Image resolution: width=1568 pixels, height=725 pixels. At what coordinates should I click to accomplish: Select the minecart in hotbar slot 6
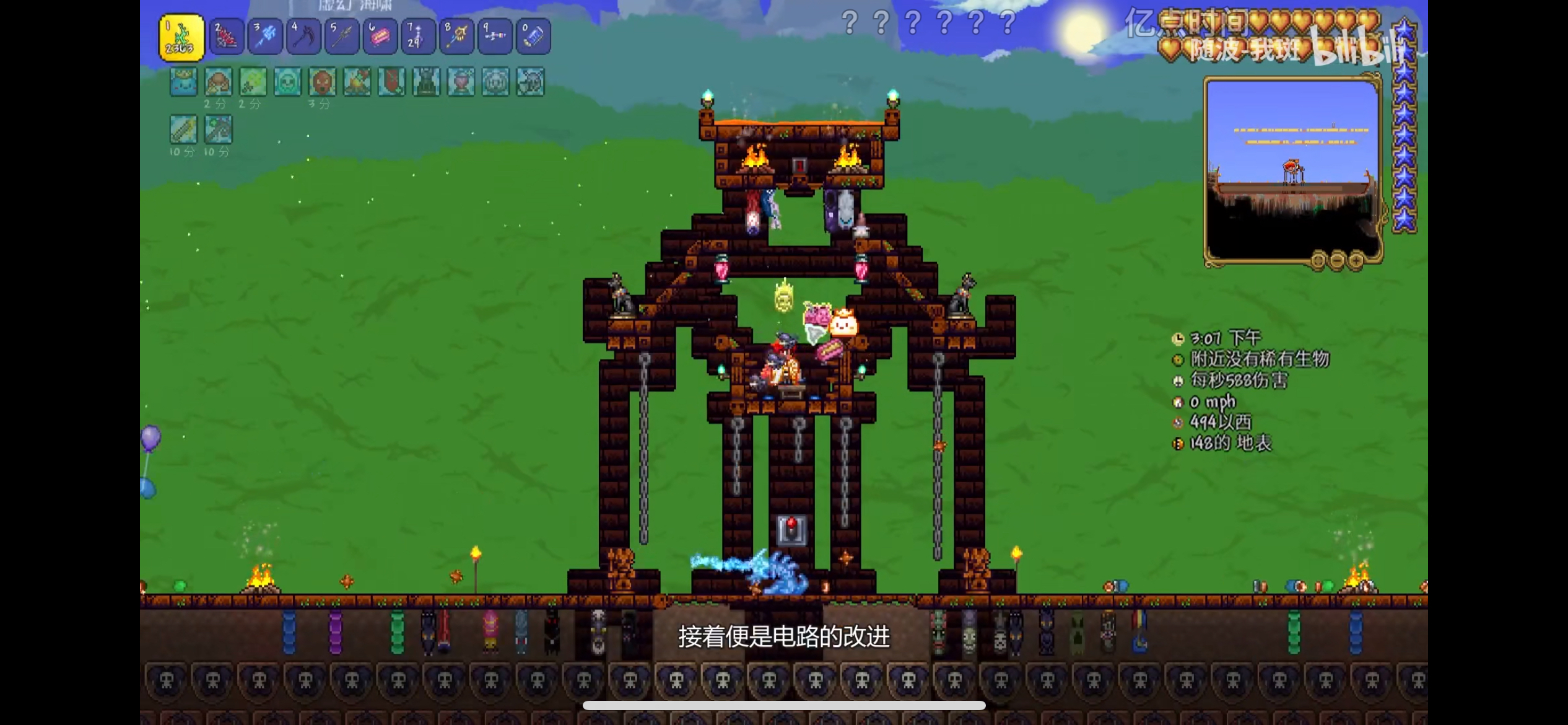coord(380,36)
